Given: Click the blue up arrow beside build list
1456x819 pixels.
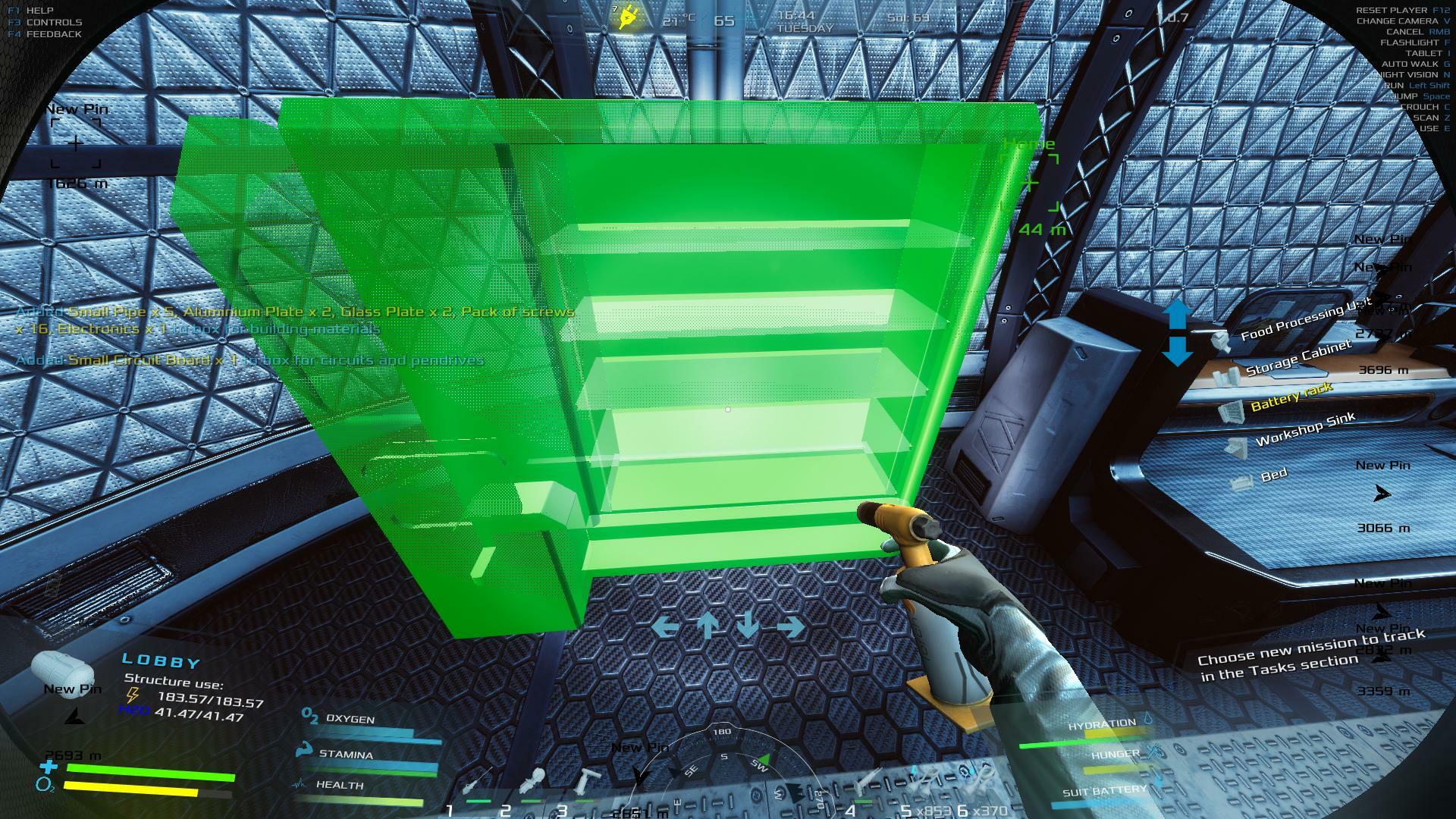Looking at the screenshot, I should (1176, 314).
